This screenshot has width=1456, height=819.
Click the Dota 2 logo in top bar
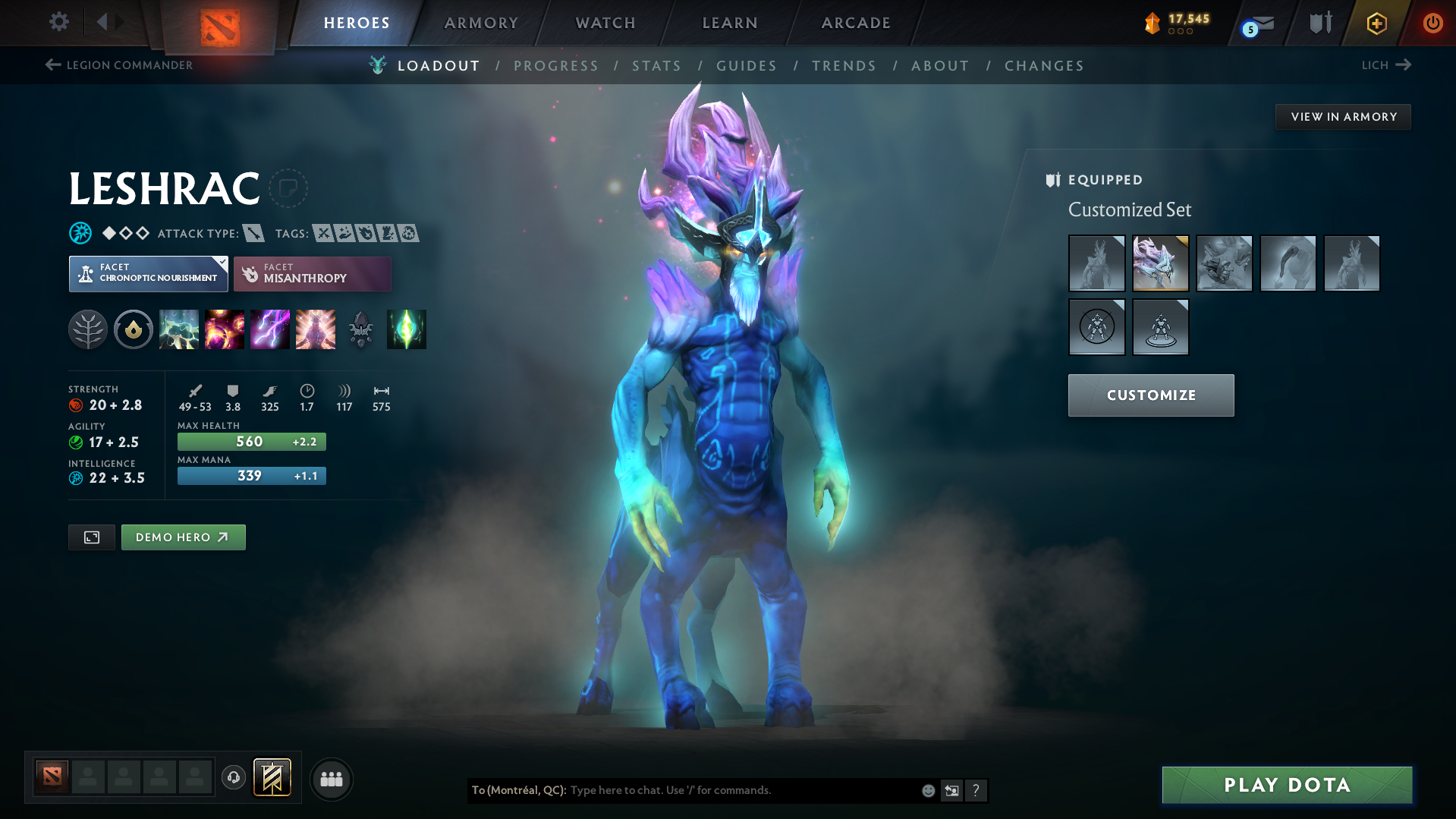click(221, 23)
